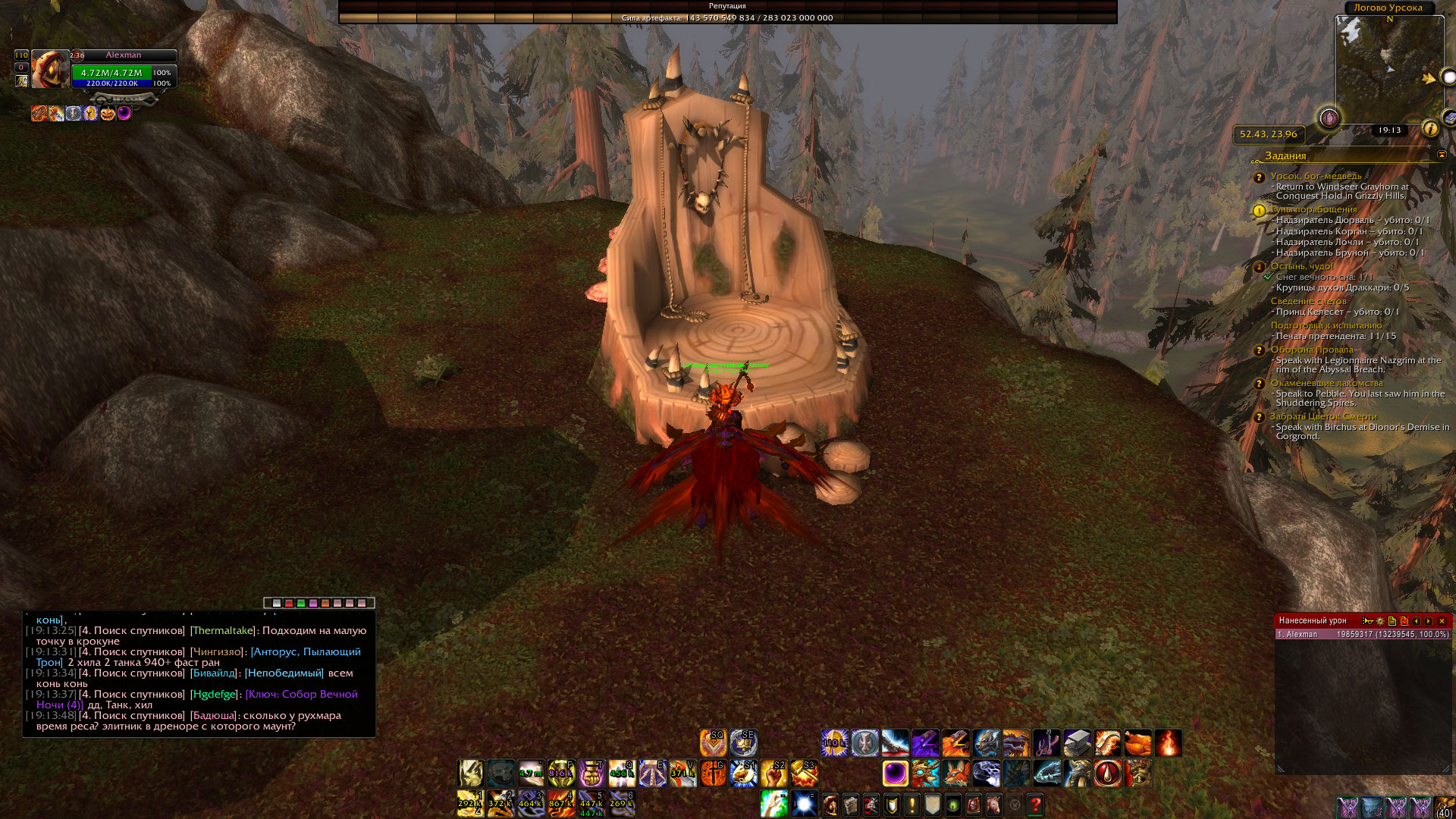Image resolution: width=1456 pixels, height=819 pixels.
Task: Activate the flame ability icon
Action: 1168,743
